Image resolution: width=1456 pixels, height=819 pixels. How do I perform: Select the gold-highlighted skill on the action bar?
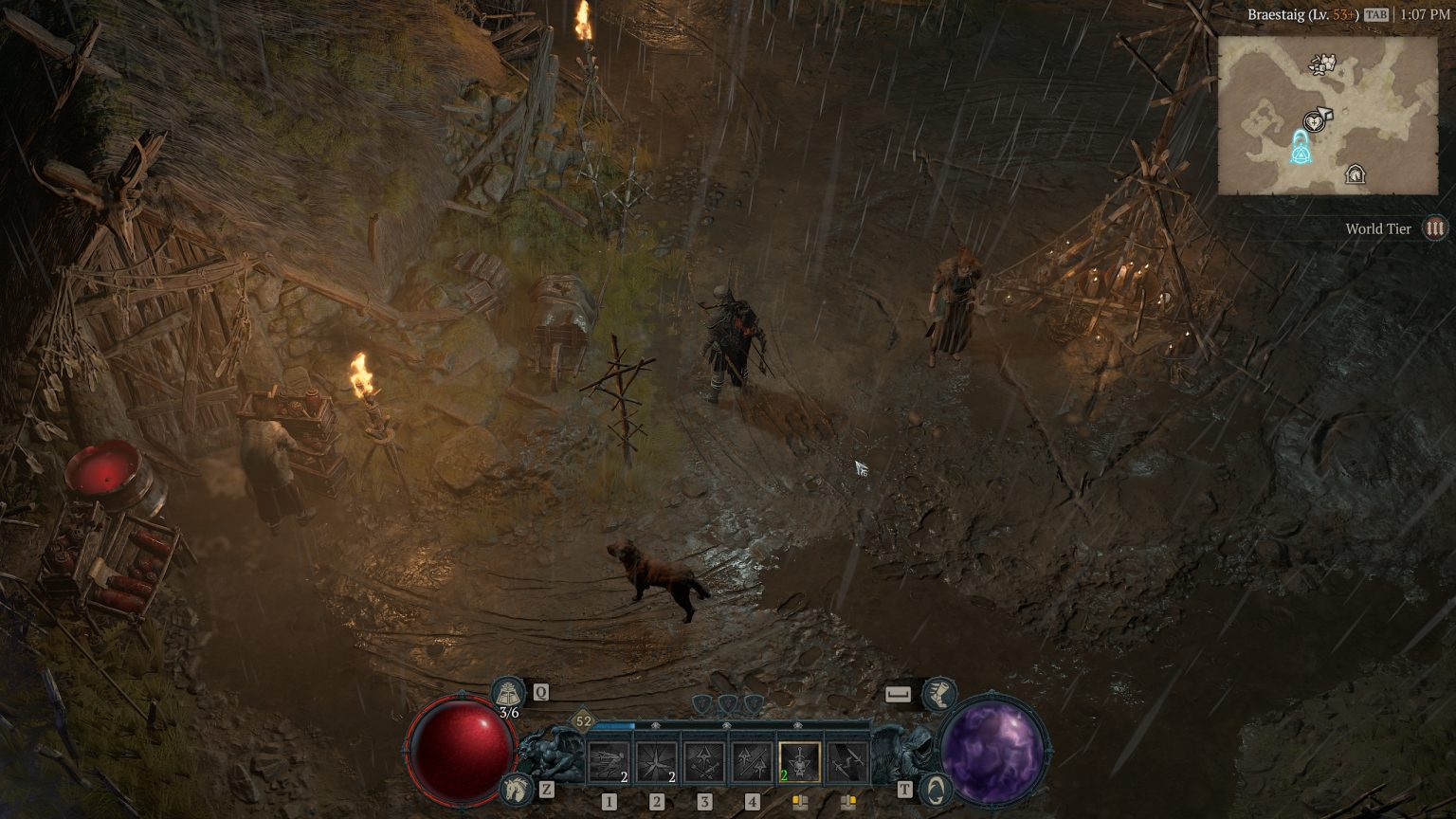[x=800, y=761]
